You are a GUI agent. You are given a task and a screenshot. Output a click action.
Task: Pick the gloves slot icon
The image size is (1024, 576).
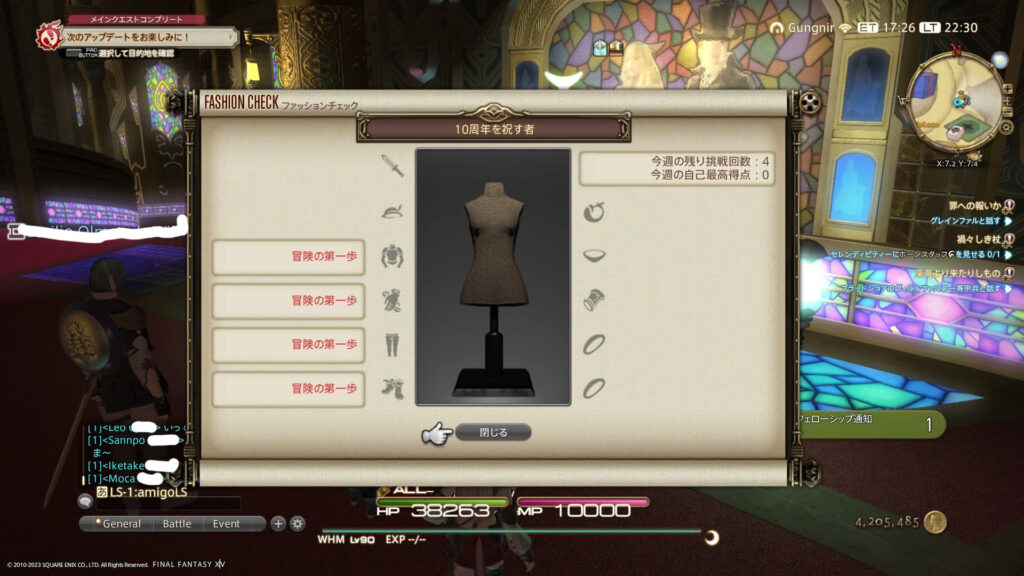(x=392, y=300)
